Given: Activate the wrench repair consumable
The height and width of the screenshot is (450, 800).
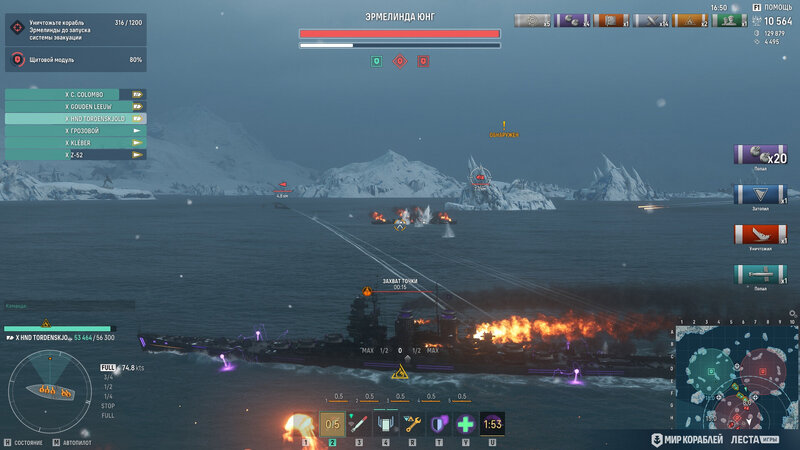Looking at the screenshot, I should 413,424.
